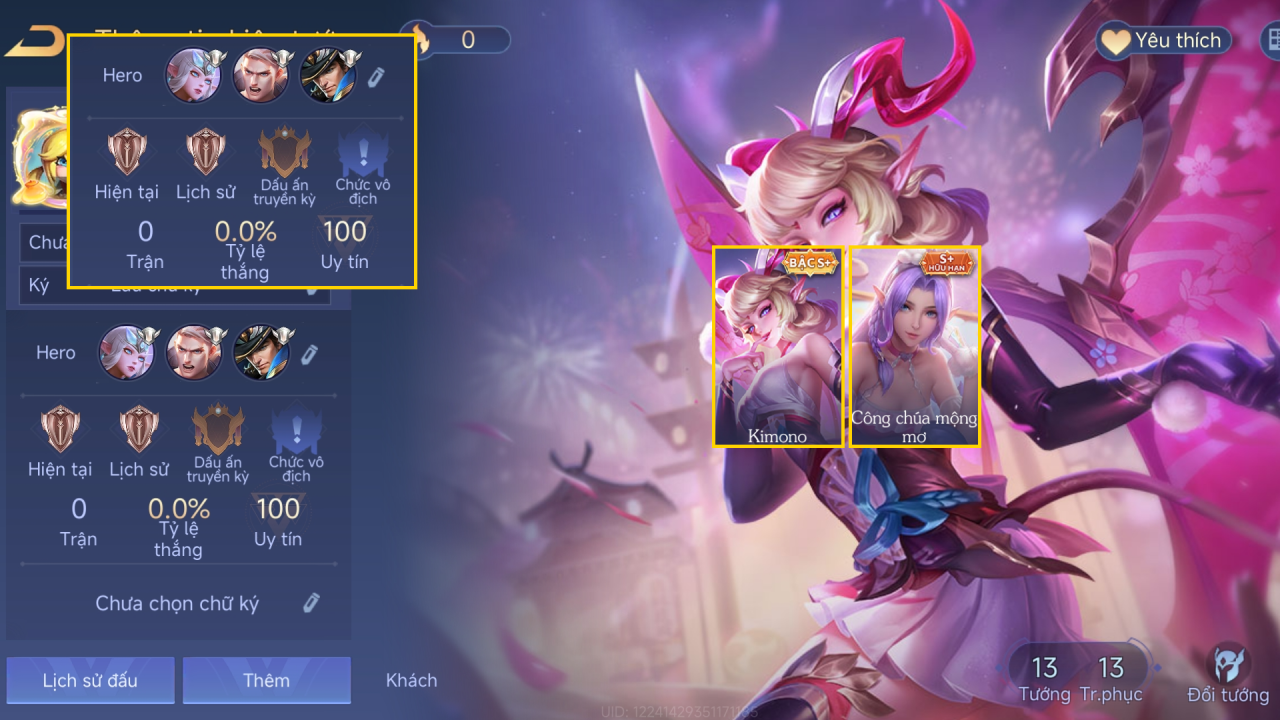Open the Lịch sử đấu match history
The width and height of the screenshot is (1280, 720).
[90, 680]
